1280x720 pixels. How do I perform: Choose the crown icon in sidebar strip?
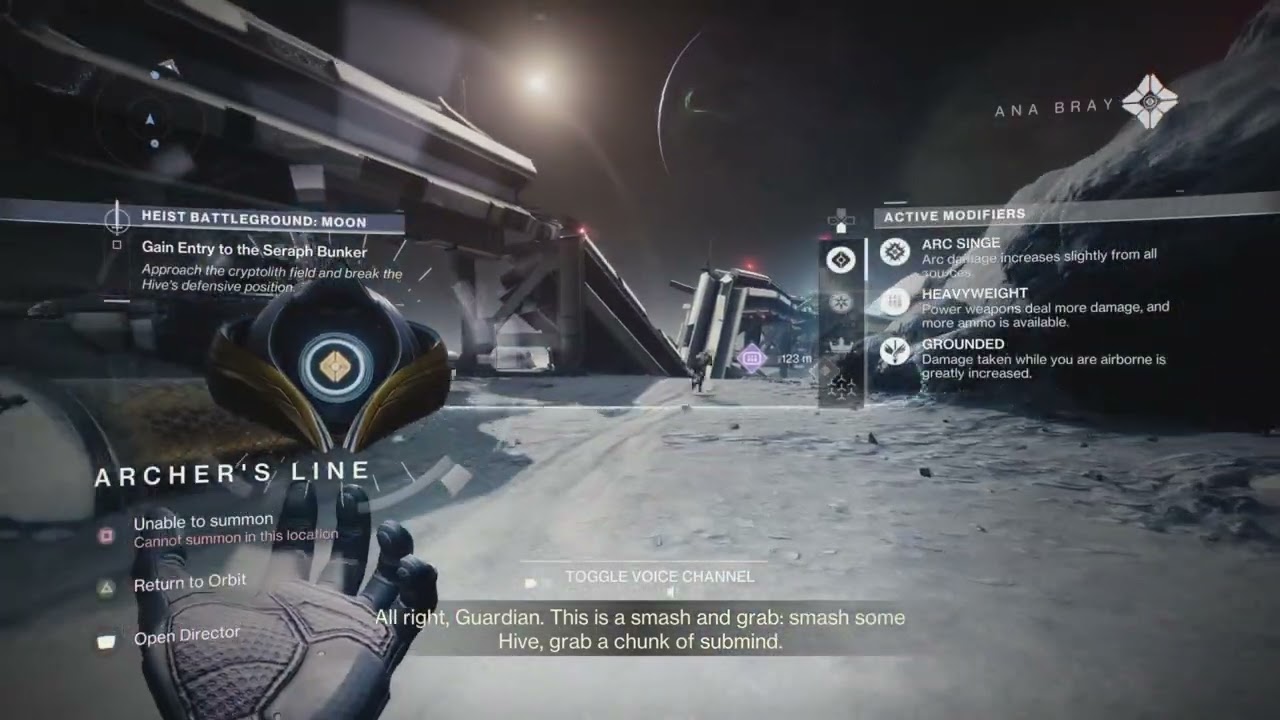pos(841,344)
